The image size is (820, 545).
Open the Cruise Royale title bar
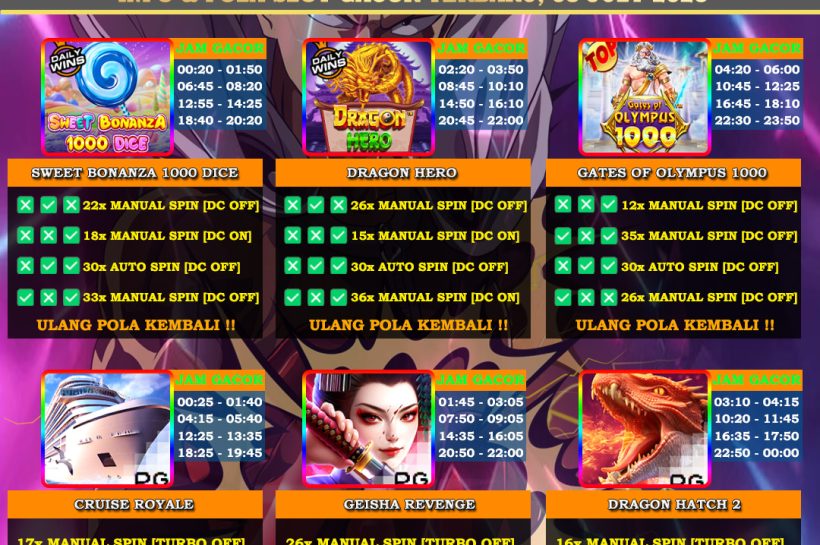click(x=135, y=504)
